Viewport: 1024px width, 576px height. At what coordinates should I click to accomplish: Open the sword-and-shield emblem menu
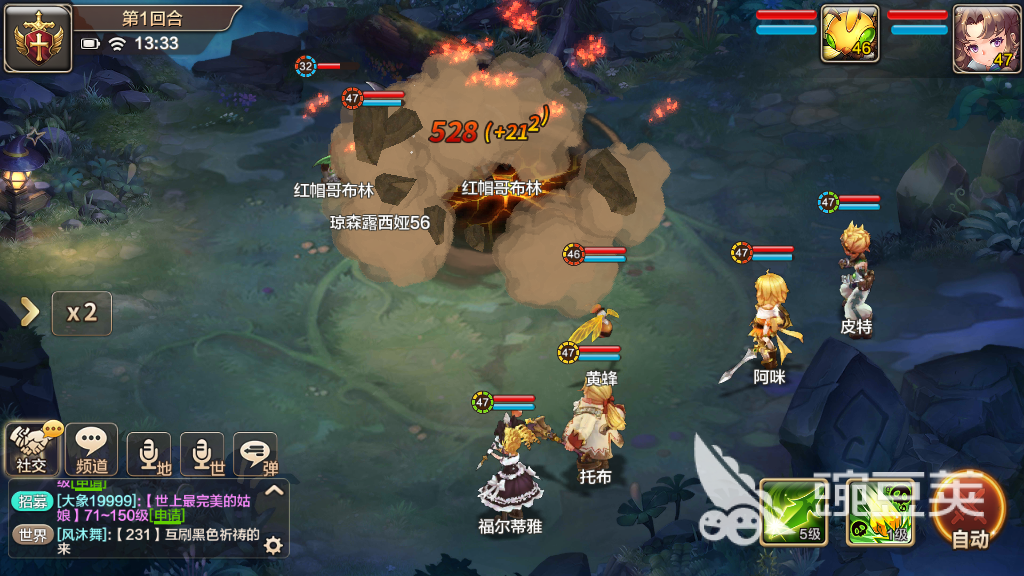[38, 38]
